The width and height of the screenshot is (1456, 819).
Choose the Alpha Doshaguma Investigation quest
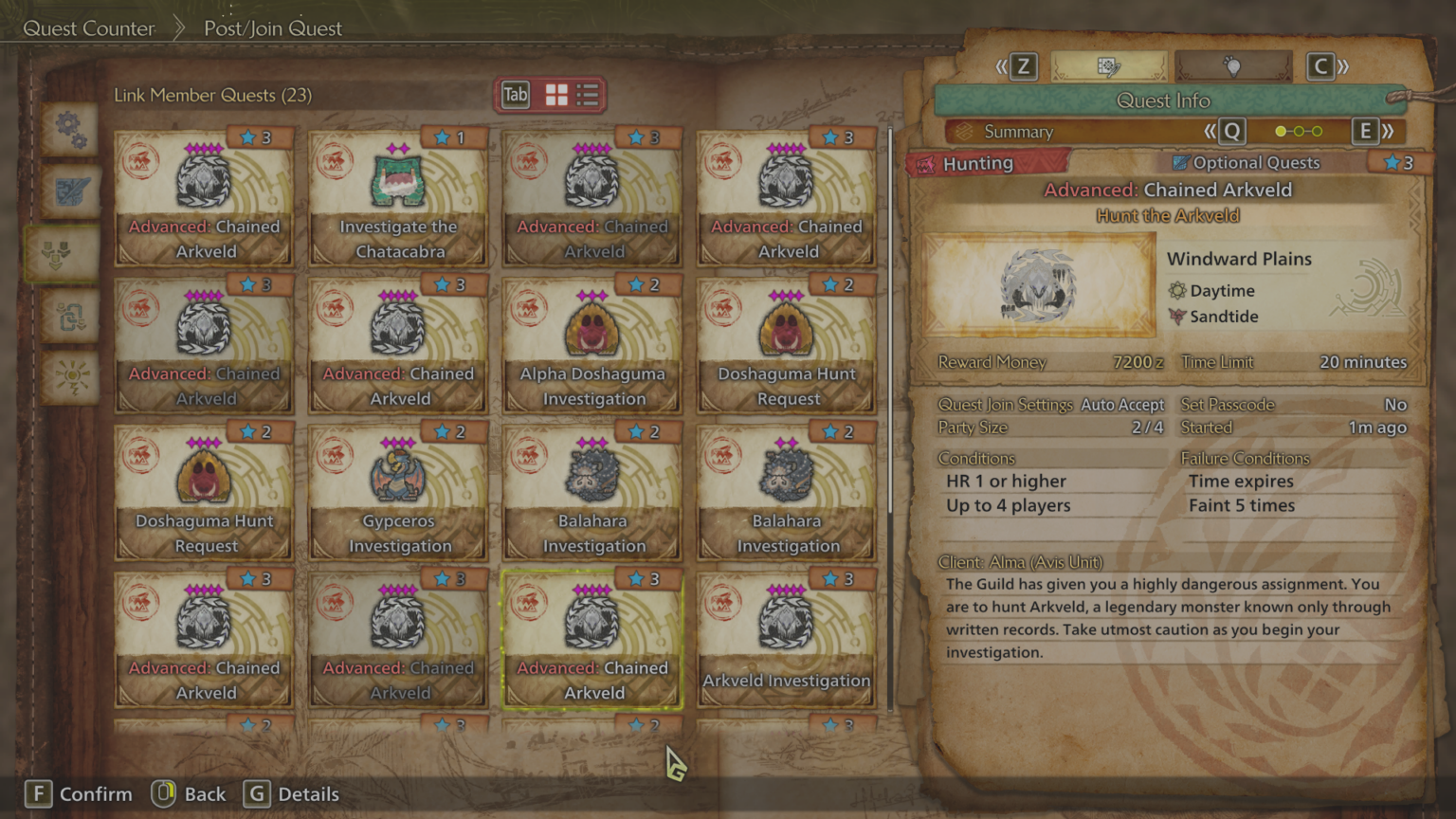[592, 346]
